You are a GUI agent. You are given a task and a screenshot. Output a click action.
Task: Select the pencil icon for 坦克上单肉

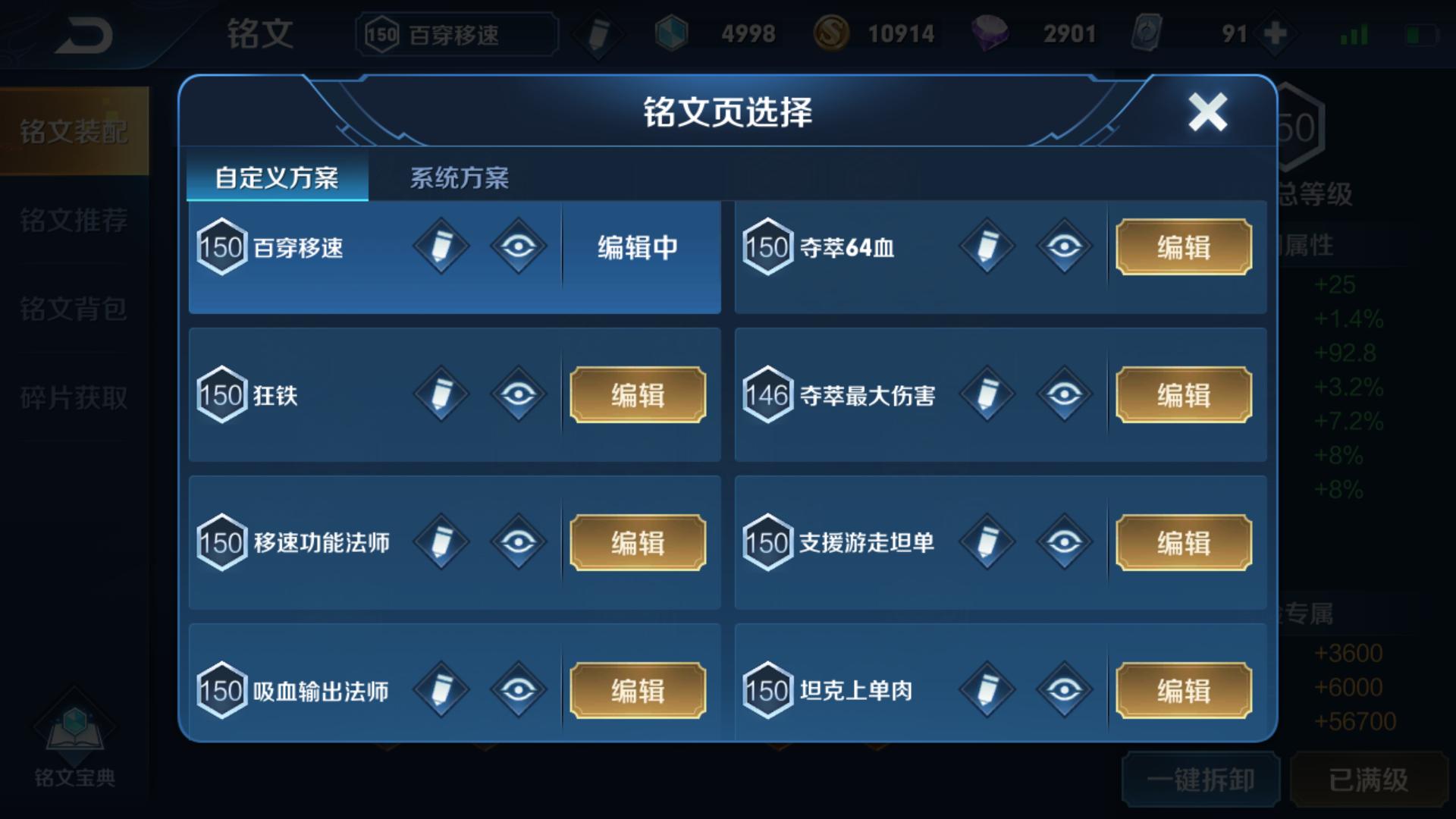point(986,689)
